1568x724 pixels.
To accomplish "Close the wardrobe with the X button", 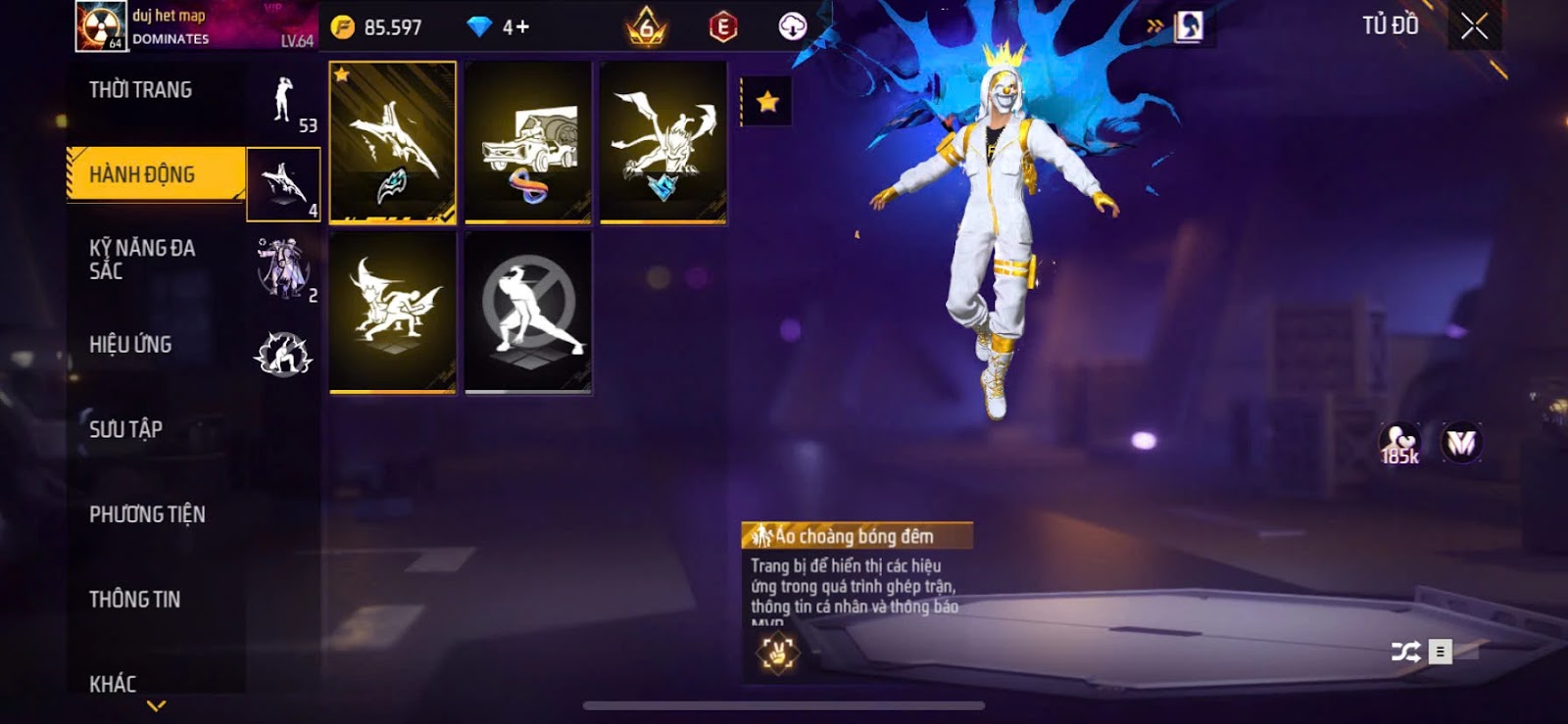I will (1474, 26).
